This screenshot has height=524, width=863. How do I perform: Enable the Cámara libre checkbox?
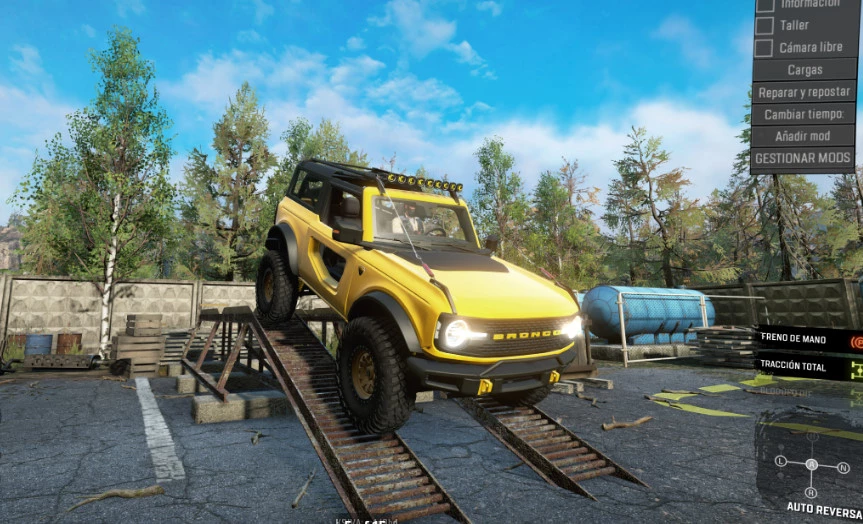[x=764, y=47]
